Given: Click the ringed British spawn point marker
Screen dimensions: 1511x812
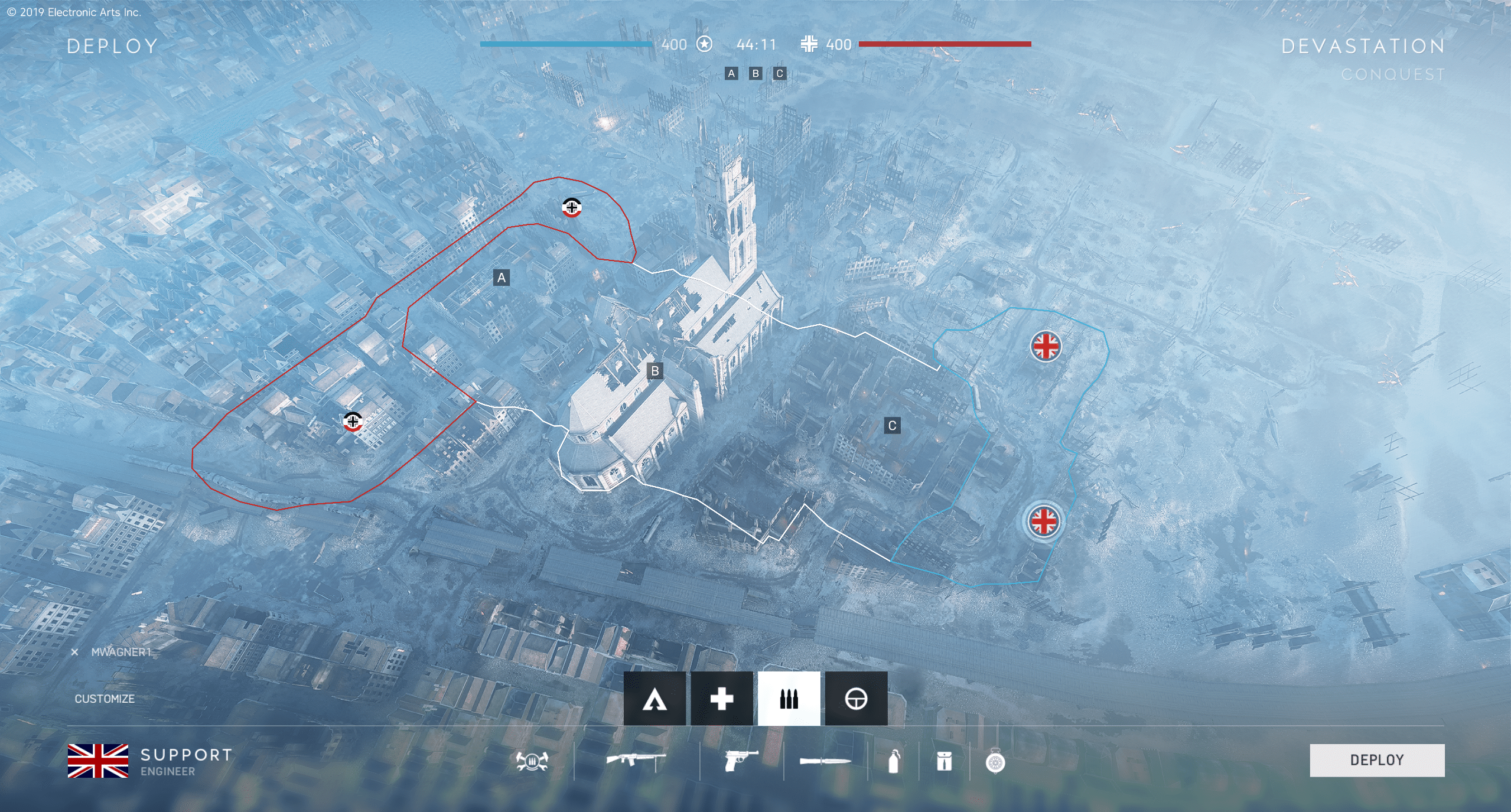Looking at the screenshot, I should tap(1044, 521).
